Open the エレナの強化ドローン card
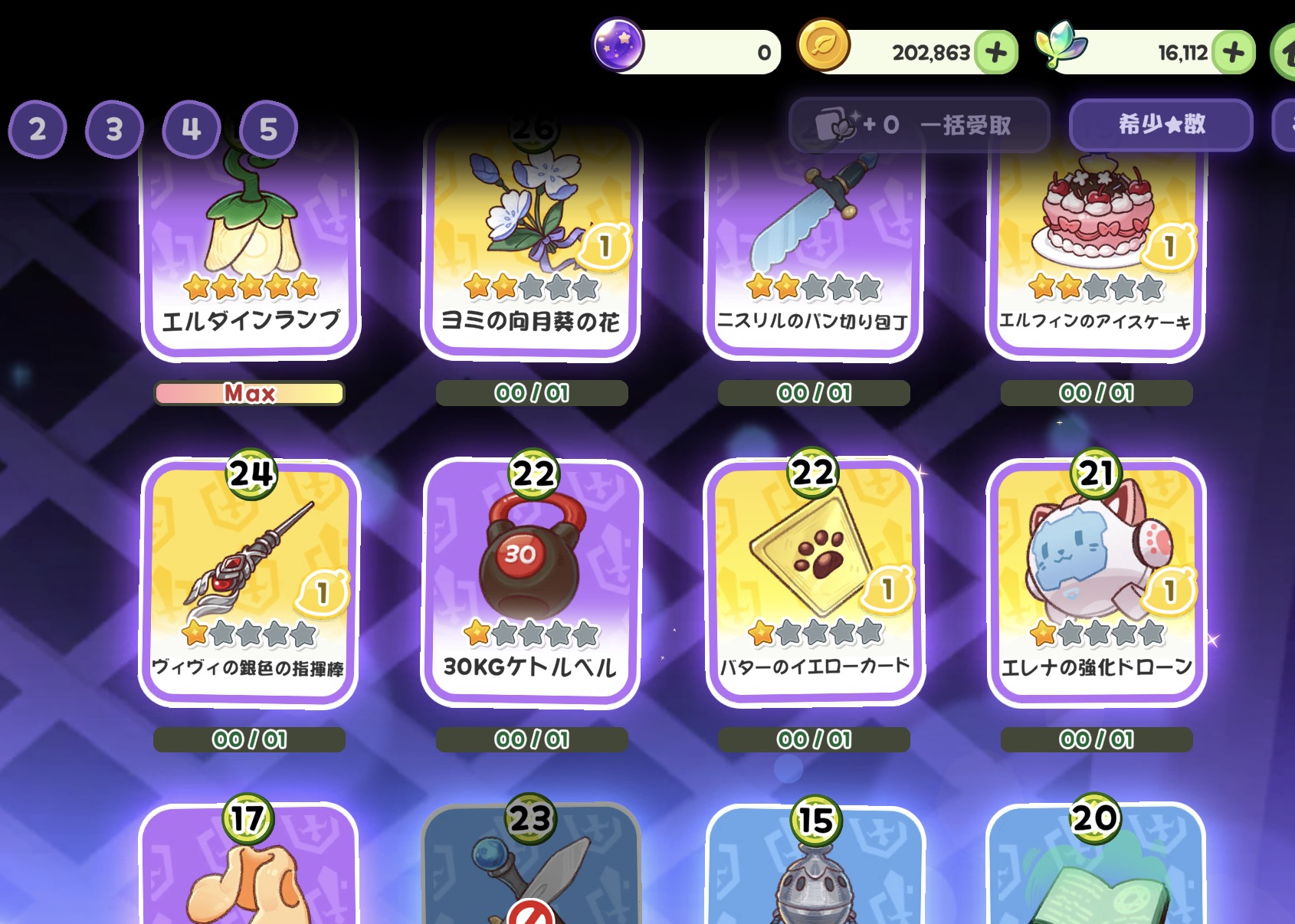1295x924 pixels. pyautogui.click(x=1097, y=582)
